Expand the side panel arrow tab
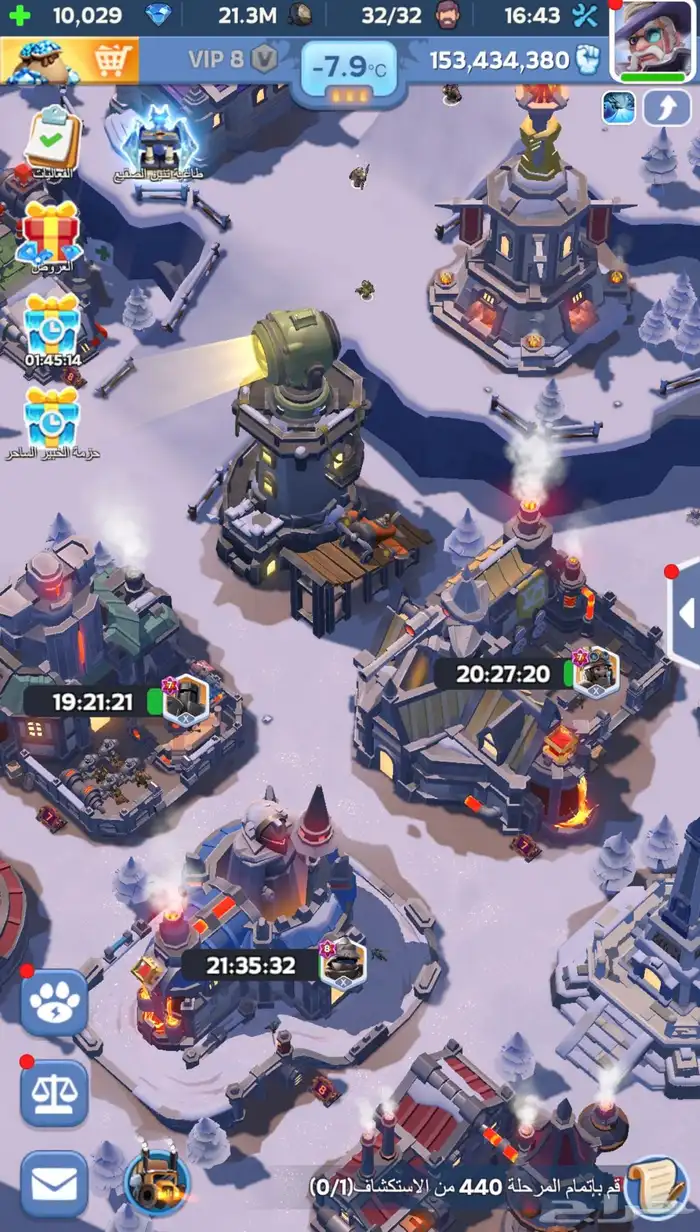 tap(685, 612)
